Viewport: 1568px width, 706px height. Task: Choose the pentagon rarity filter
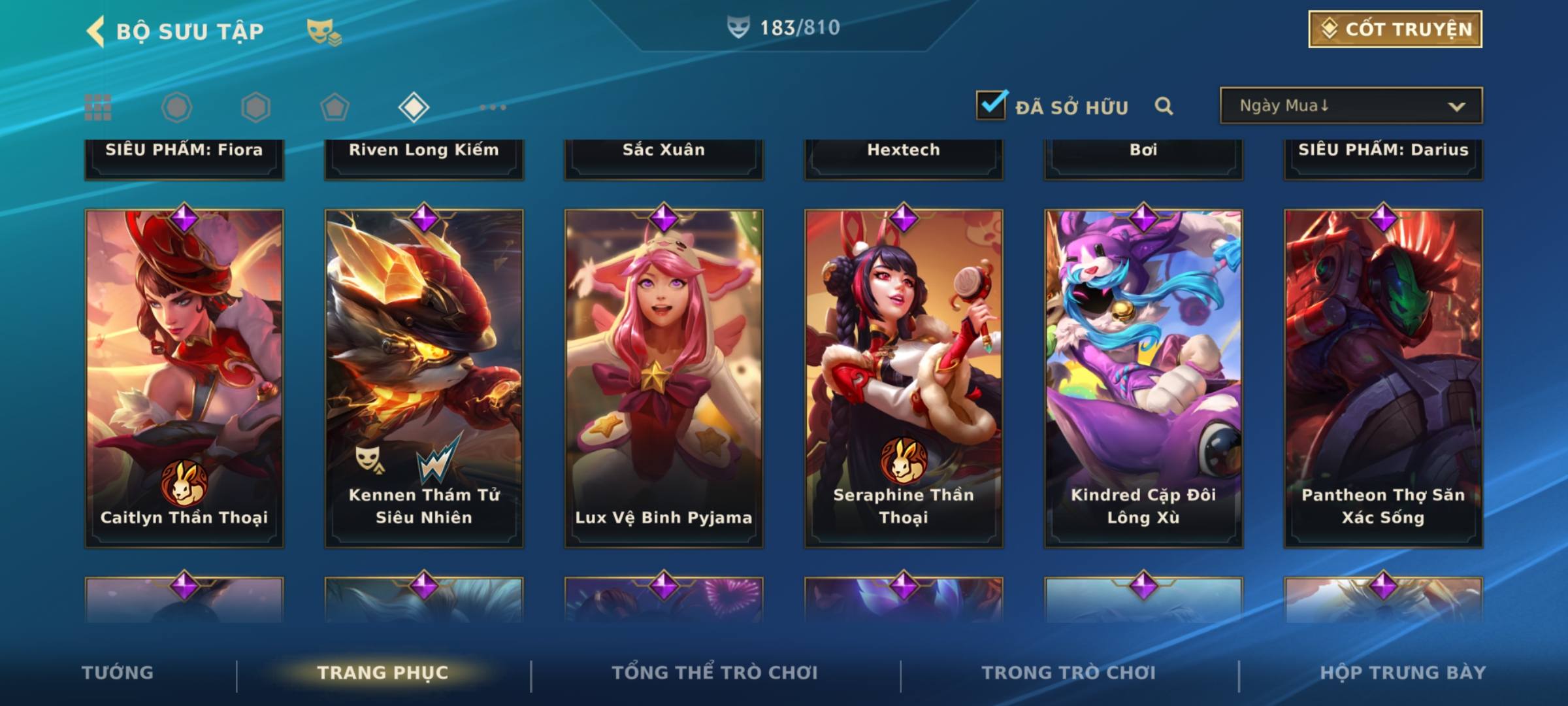pyautogui.click(x=335, y=107)
